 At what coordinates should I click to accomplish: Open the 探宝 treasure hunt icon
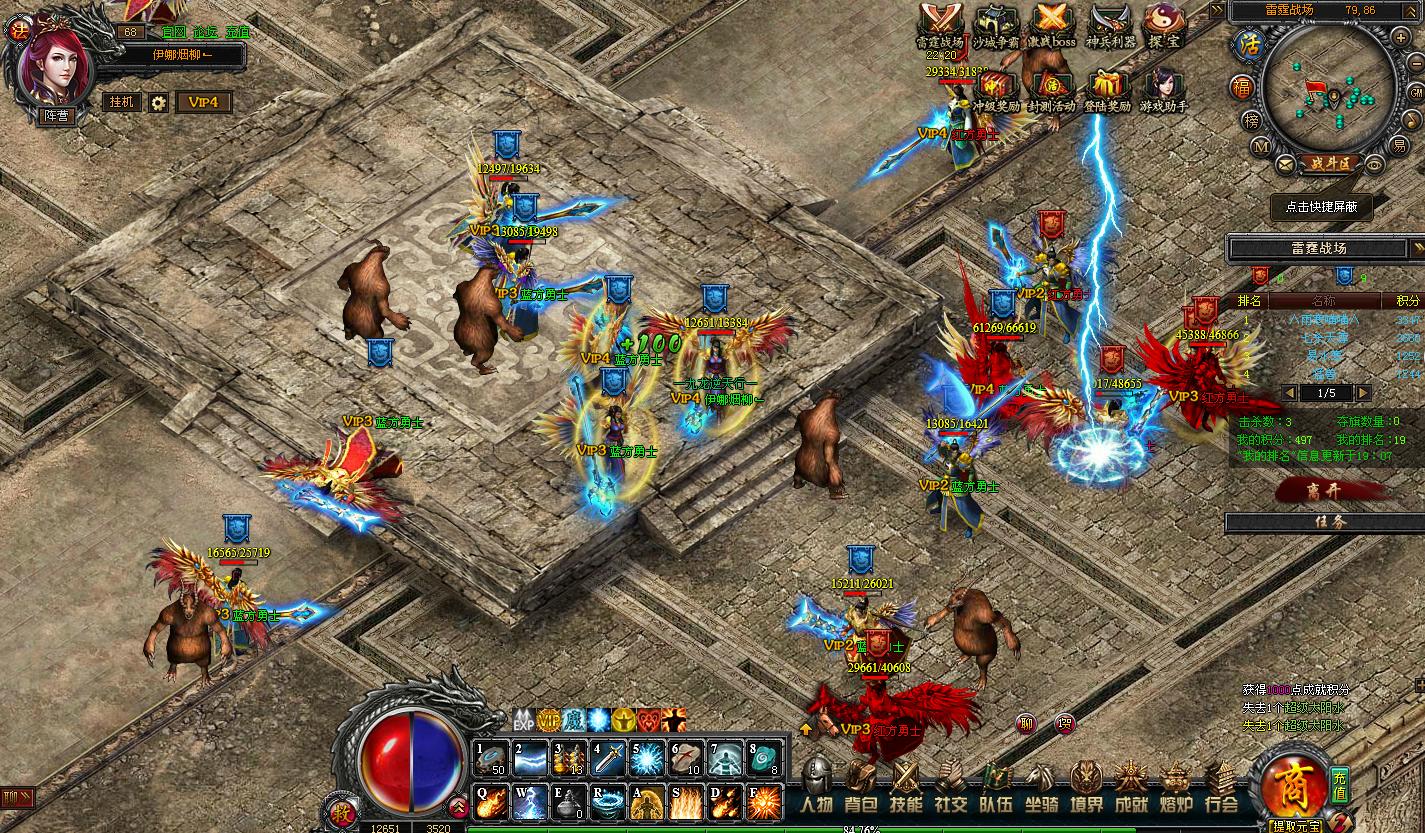1164,26
